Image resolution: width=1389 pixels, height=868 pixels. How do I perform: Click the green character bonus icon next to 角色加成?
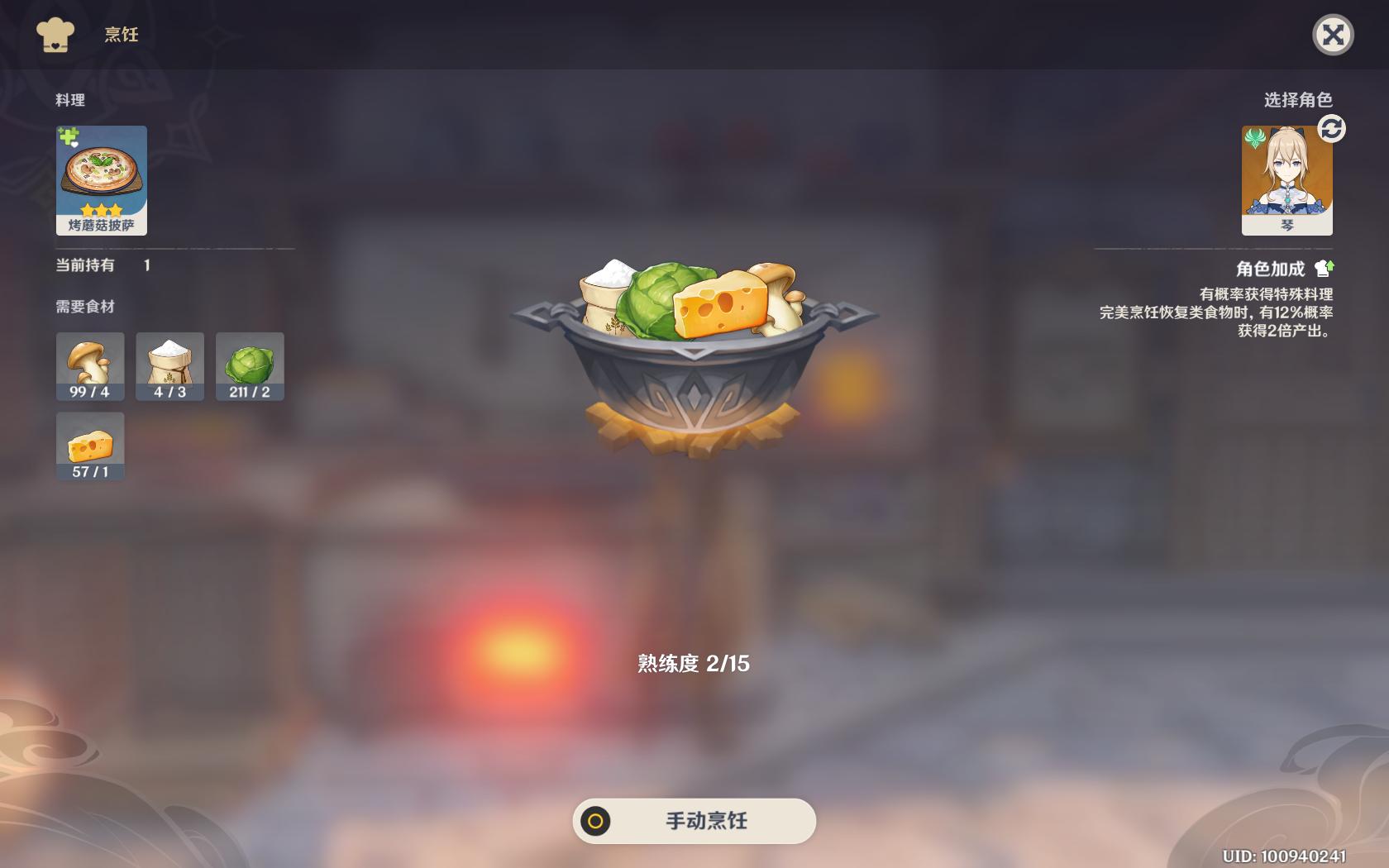click(1324, 266)
